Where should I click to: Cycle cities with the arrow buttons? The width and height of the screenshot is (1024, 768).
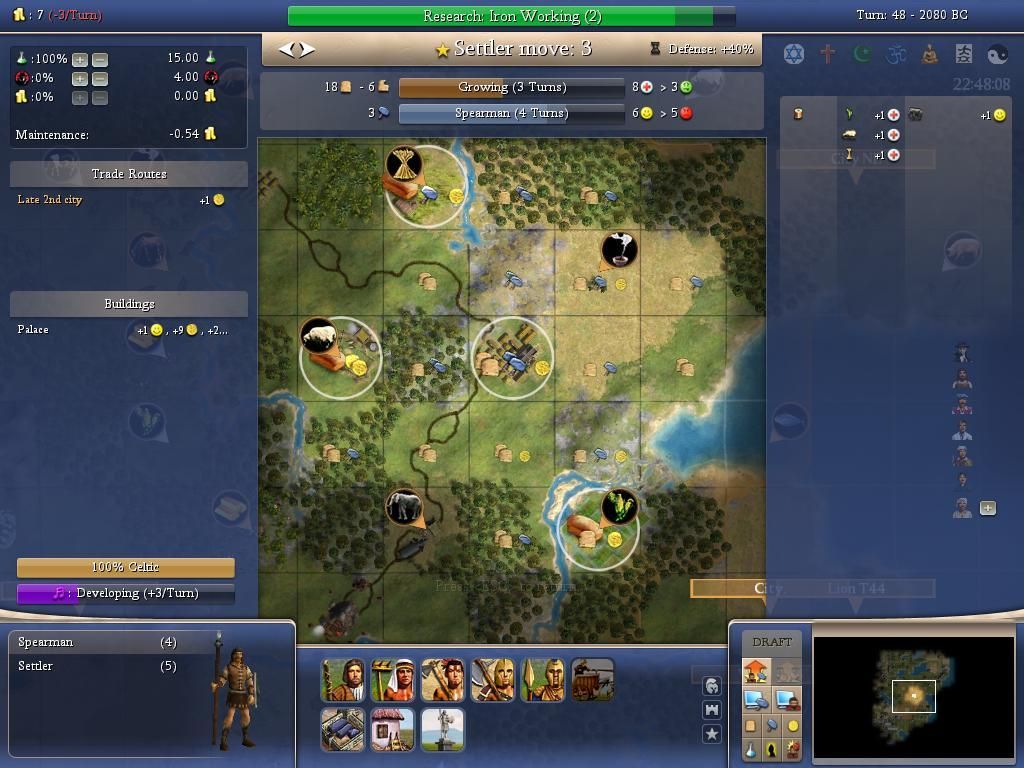coord(296,49)
